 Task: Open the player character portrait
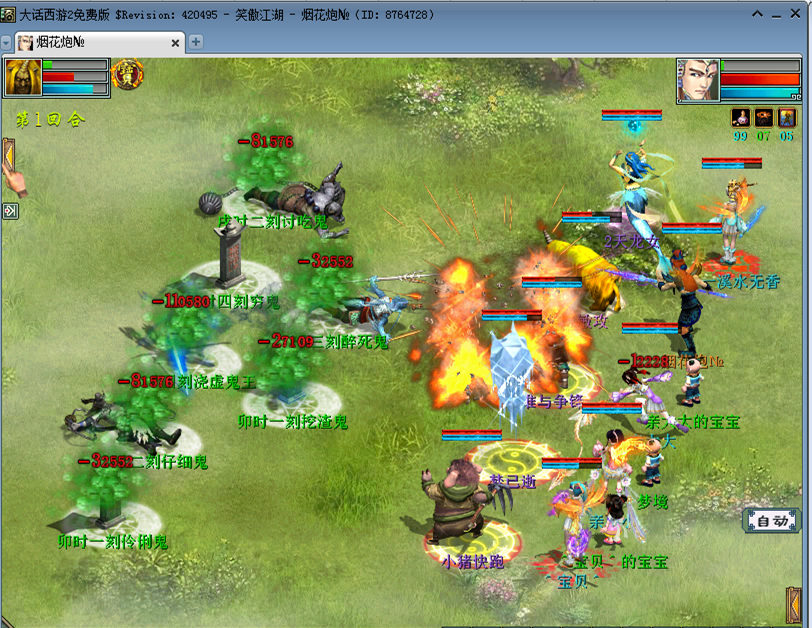[697, 80]
